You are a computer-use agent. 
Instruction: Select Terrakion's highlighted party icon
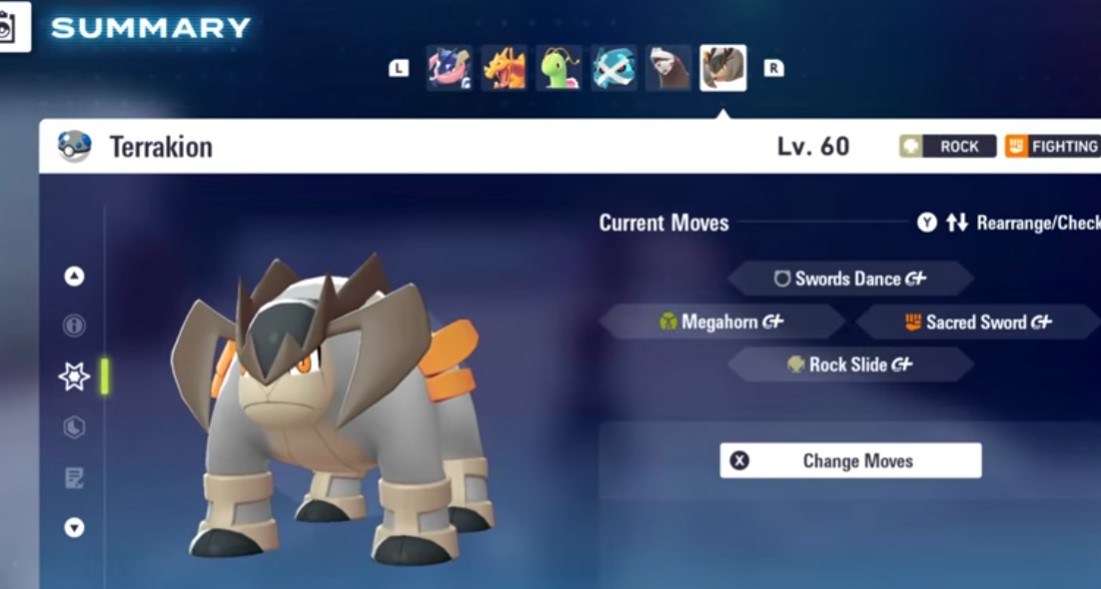(x=722, y=68)
